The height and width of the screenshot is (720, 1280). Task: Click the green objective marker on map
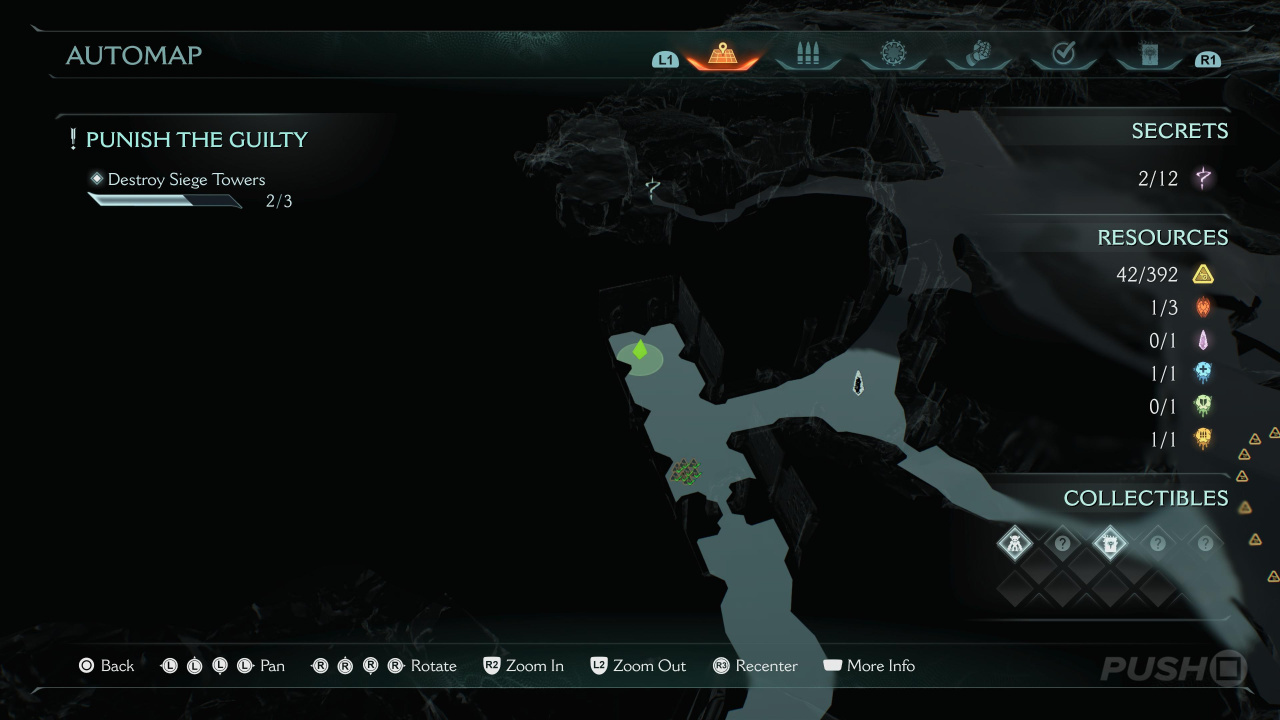point(640,351)
